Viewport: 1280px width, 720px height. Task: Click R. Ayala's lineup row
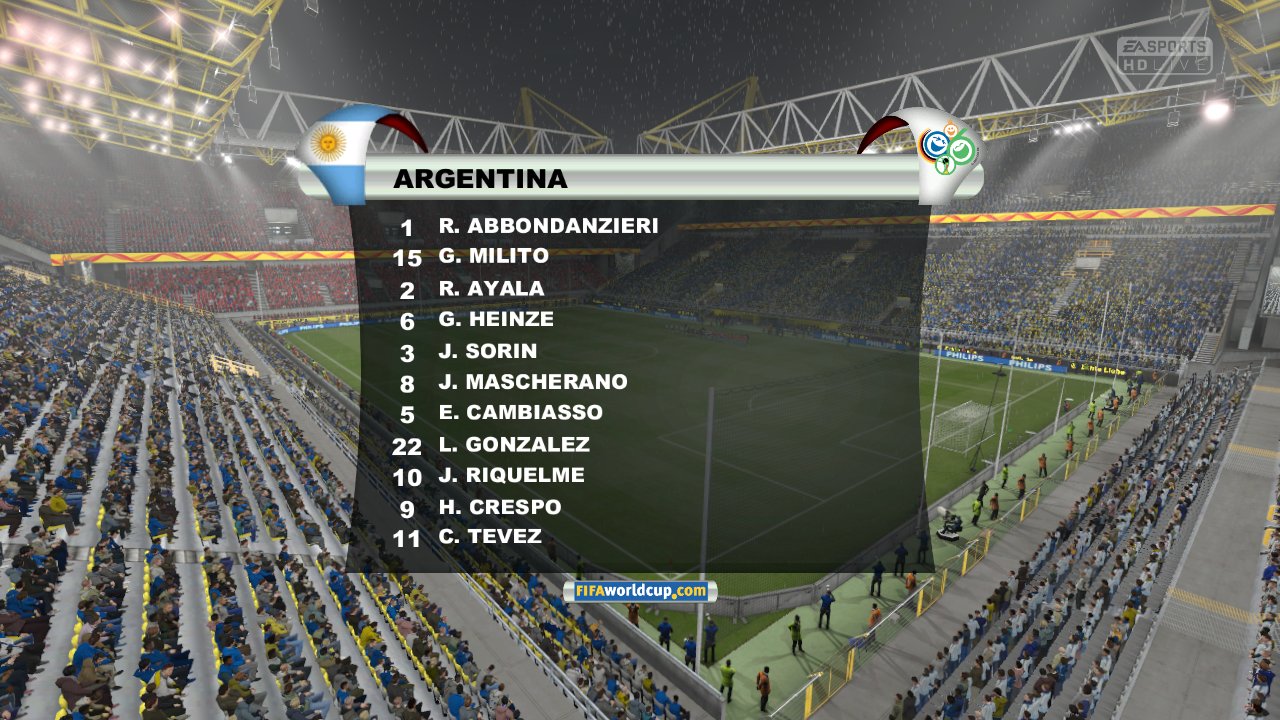491,289
